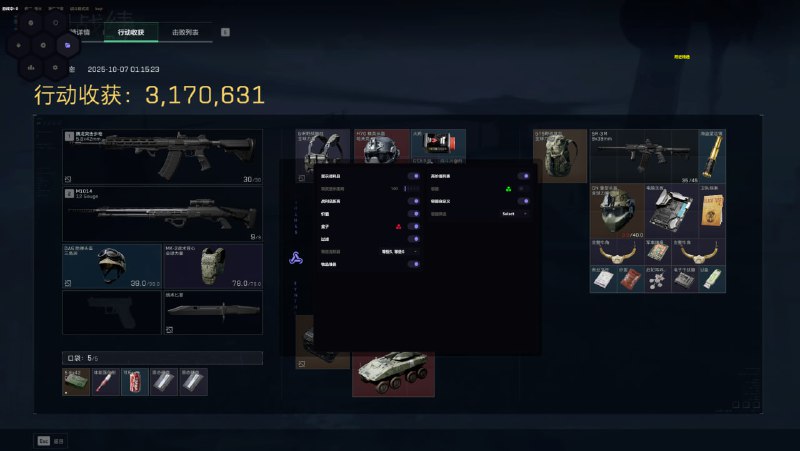The width and height of the screenshot is (800, 451).
Task: Select the MK-2 body armor slot
Action: coord(211,267)
